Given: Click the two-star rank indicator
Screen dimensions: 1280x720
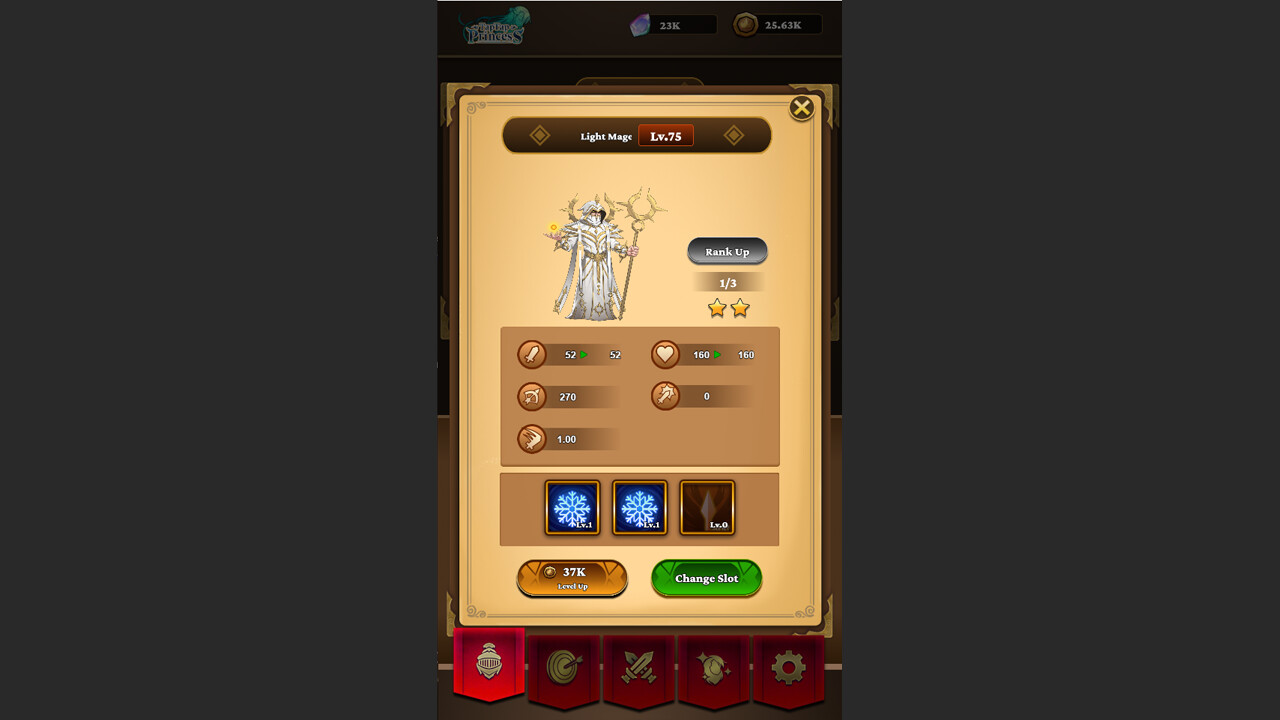Looking at the screenshot, I should coord(728,309).
